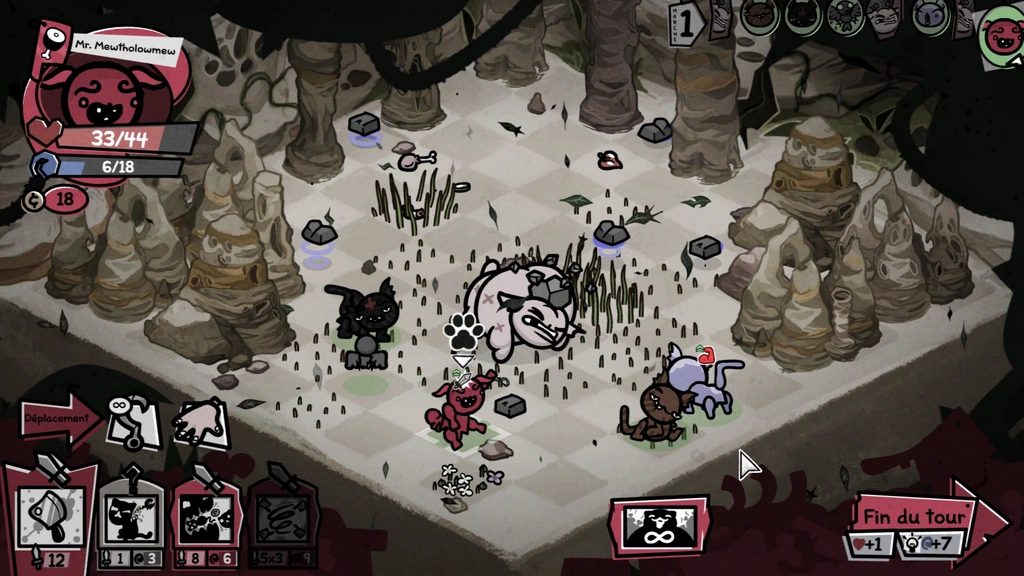Viewport: 1024px width, 576px height.
Task: Choose the cleaver attack ability card
Action: [x=50, y=517]
